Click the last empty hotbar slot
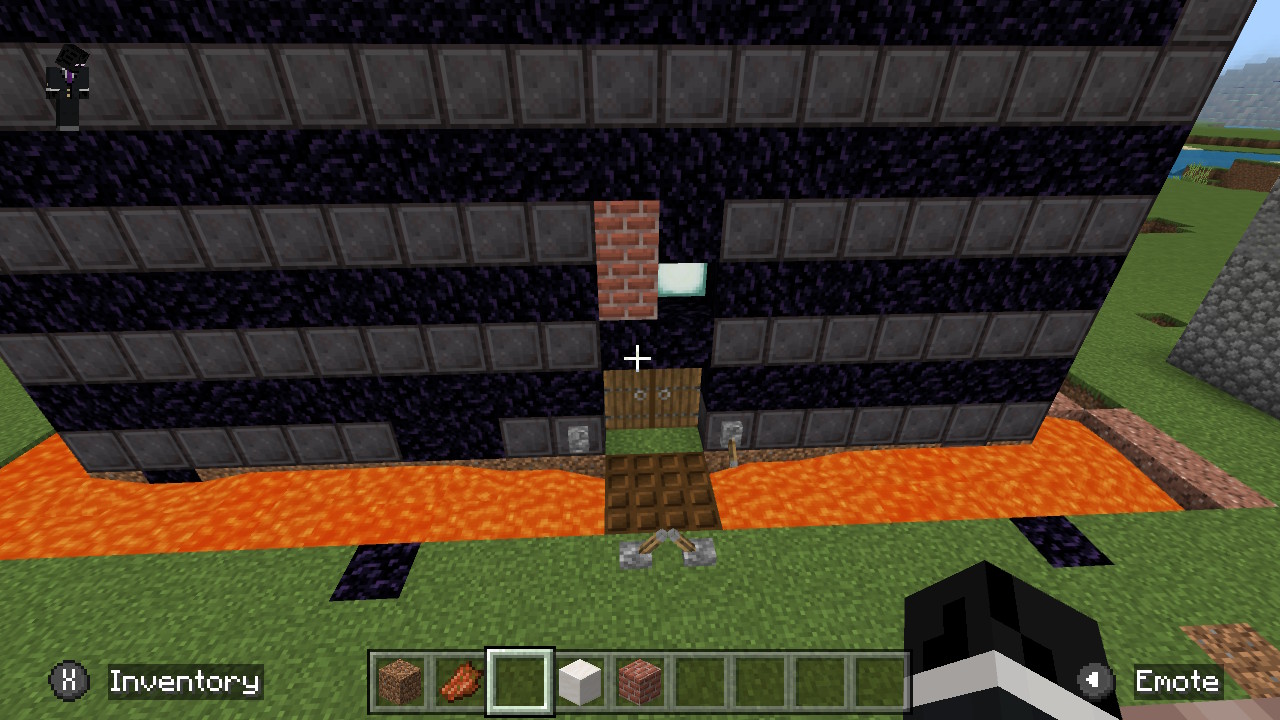1280x720 pixels. [880, 682]
